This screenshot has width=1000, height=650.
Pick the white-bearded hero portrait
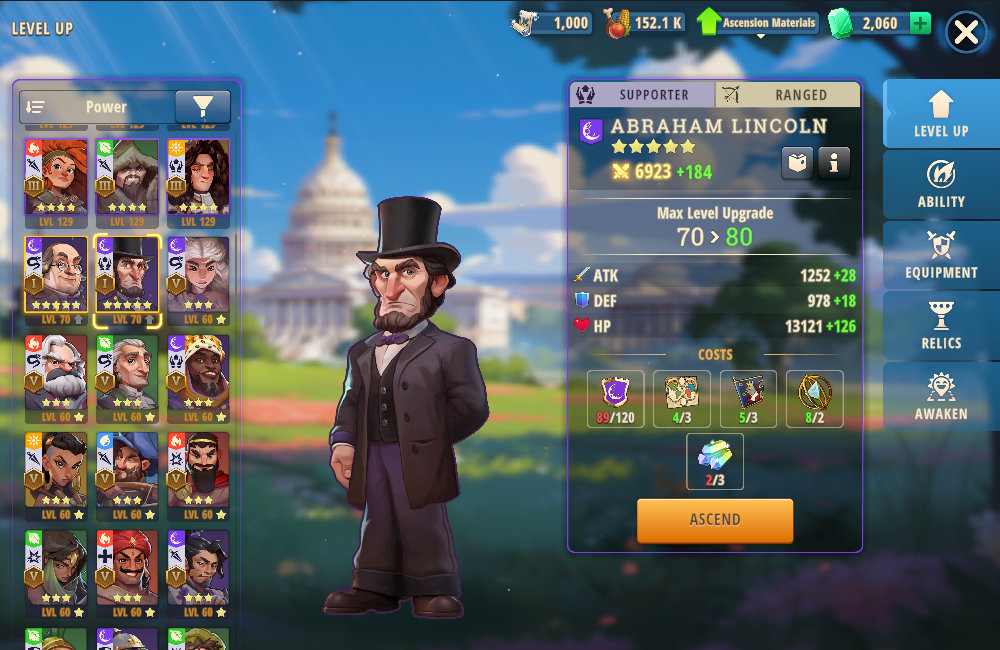56,373
